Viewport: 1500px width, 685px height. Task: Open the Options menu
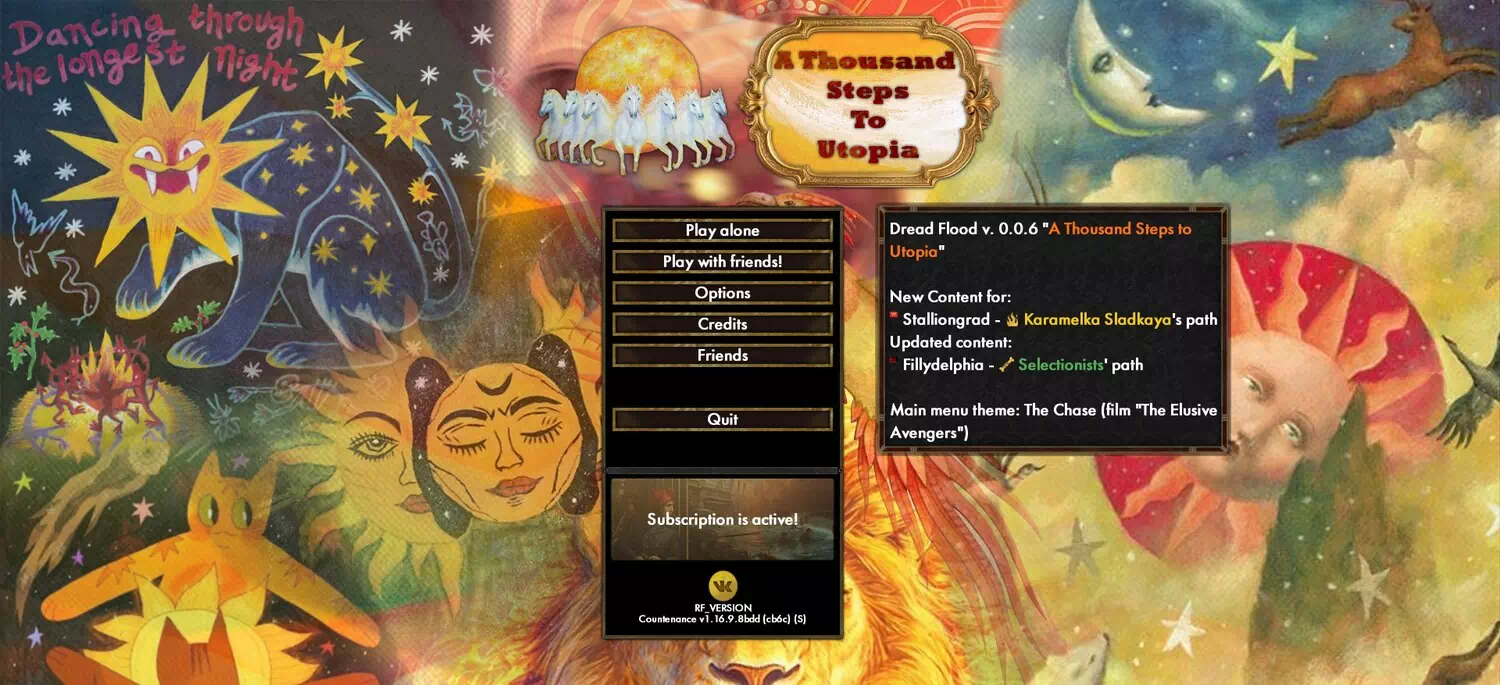click(x=722, y=293)
